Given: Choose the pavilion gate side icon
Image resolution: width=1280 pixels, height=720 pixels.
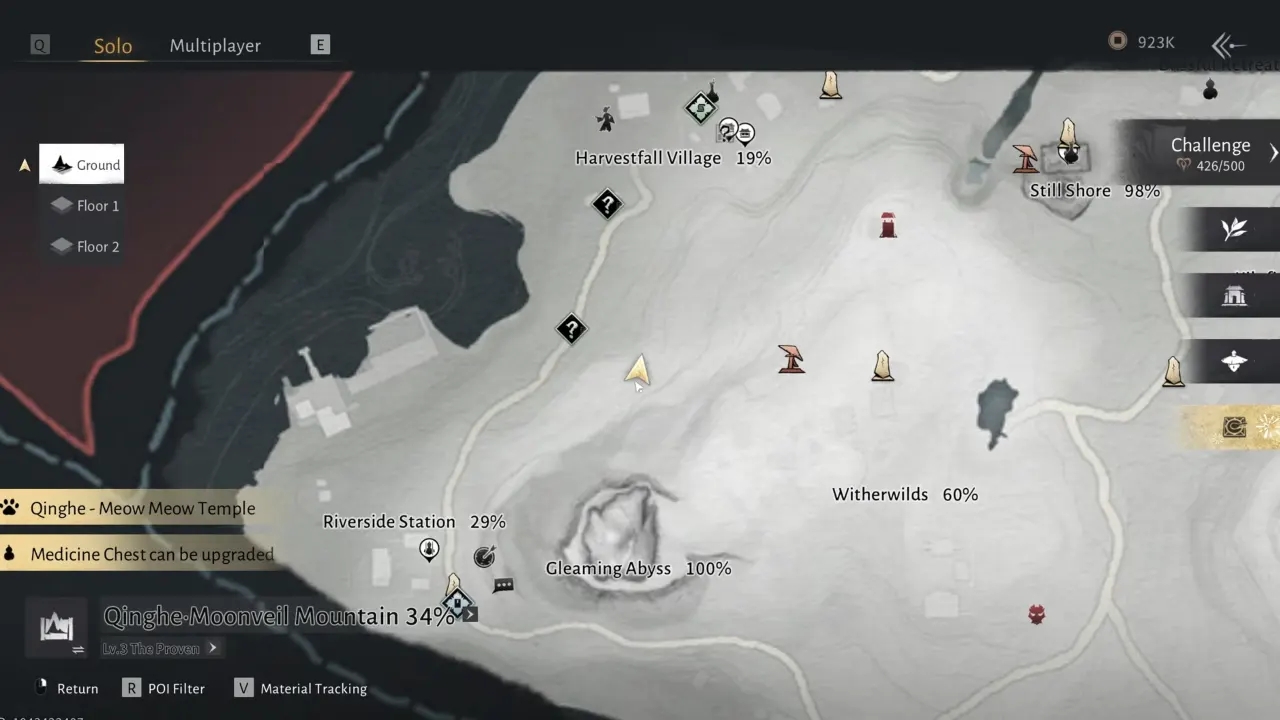Looking at the screenshot, I should pyautogui.click(x=1234, y=295).
